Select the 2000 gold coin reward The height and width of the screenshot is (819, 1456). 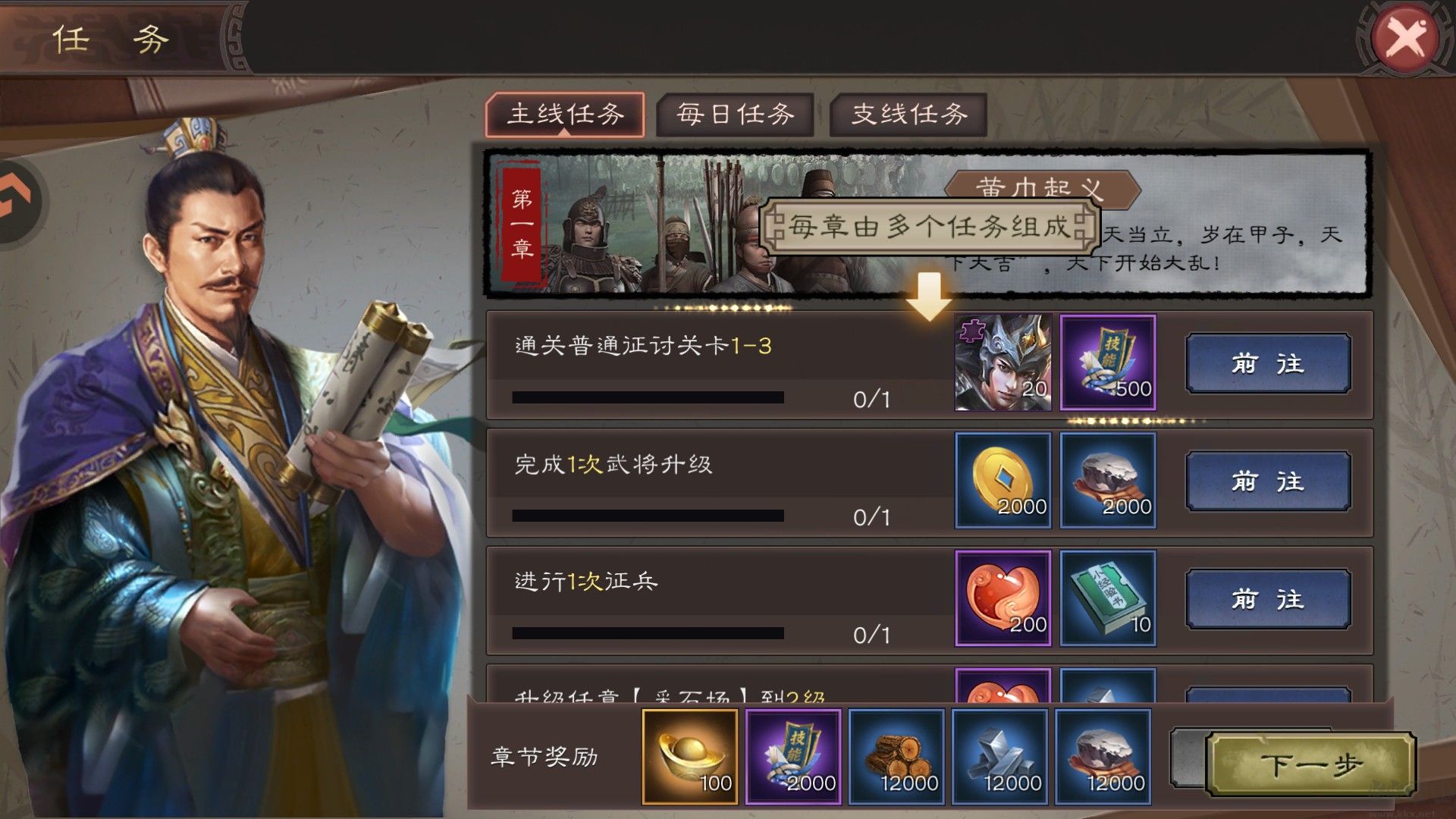[1001, 481]
